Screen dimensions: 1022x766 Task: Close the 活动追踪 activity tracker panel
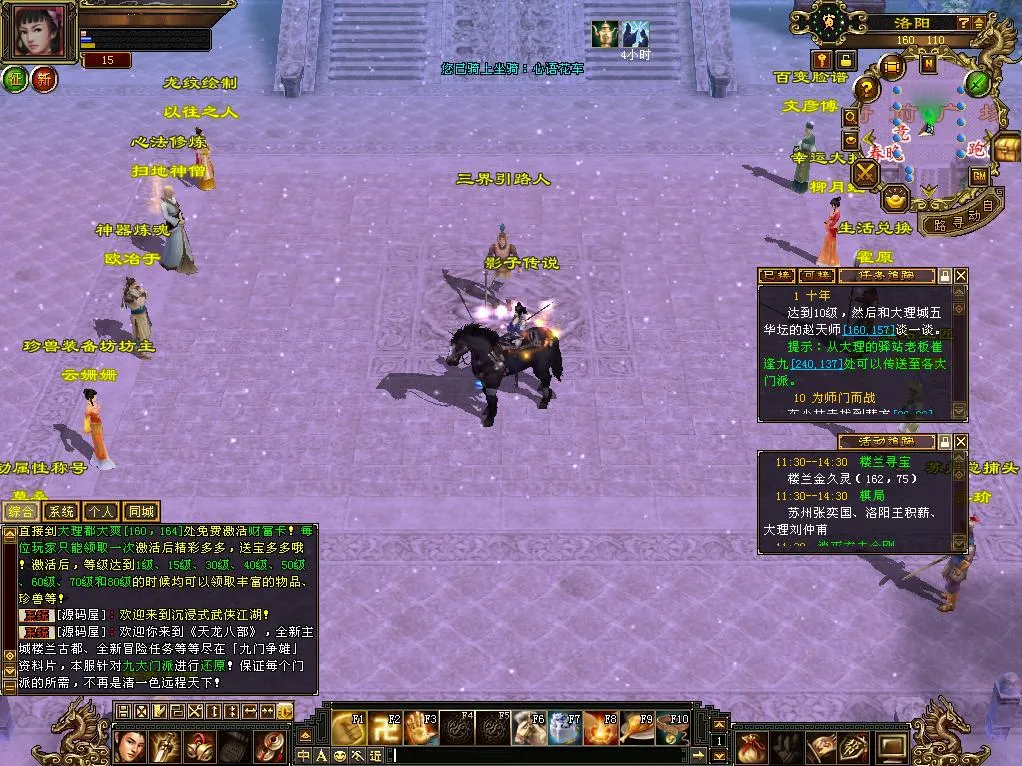tap(961, 441)
